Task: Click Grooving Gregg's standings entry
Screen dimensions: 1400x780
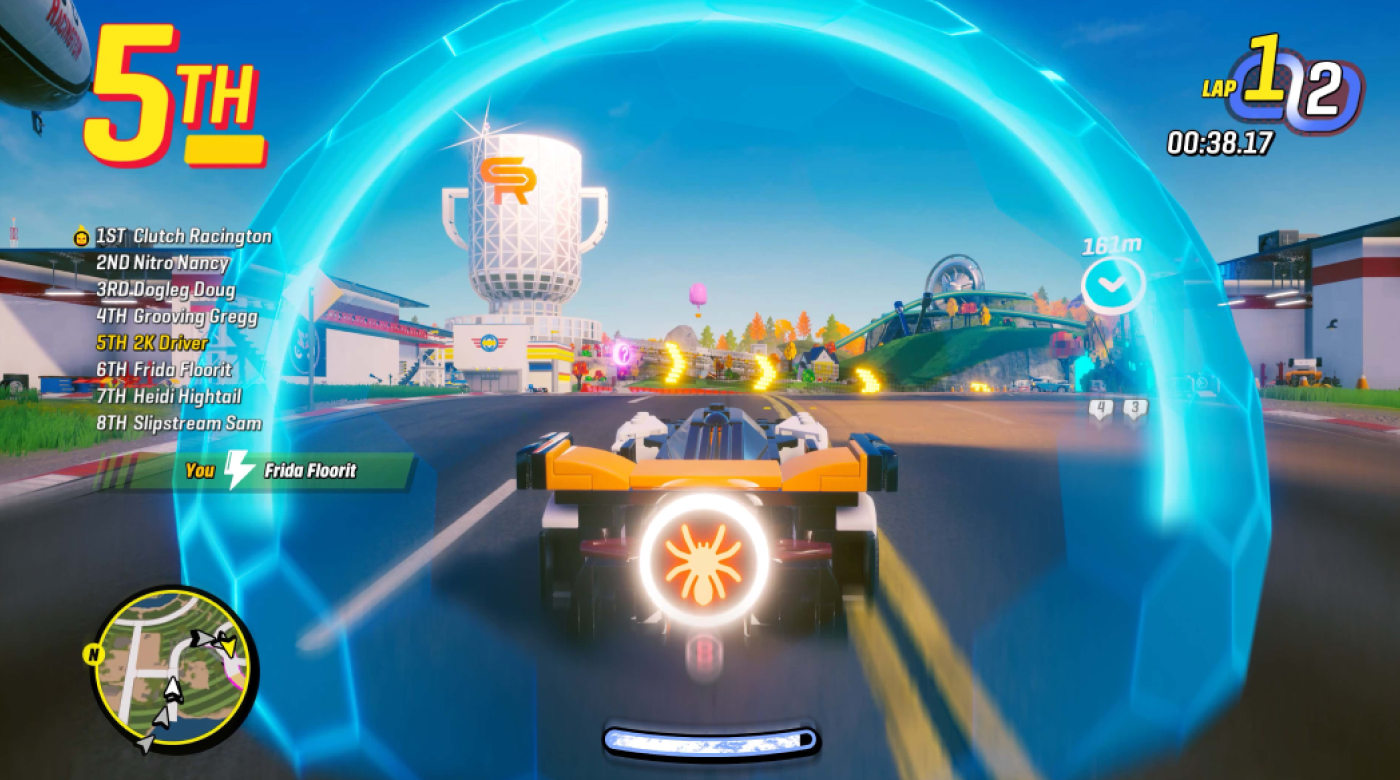Action: 176,317
